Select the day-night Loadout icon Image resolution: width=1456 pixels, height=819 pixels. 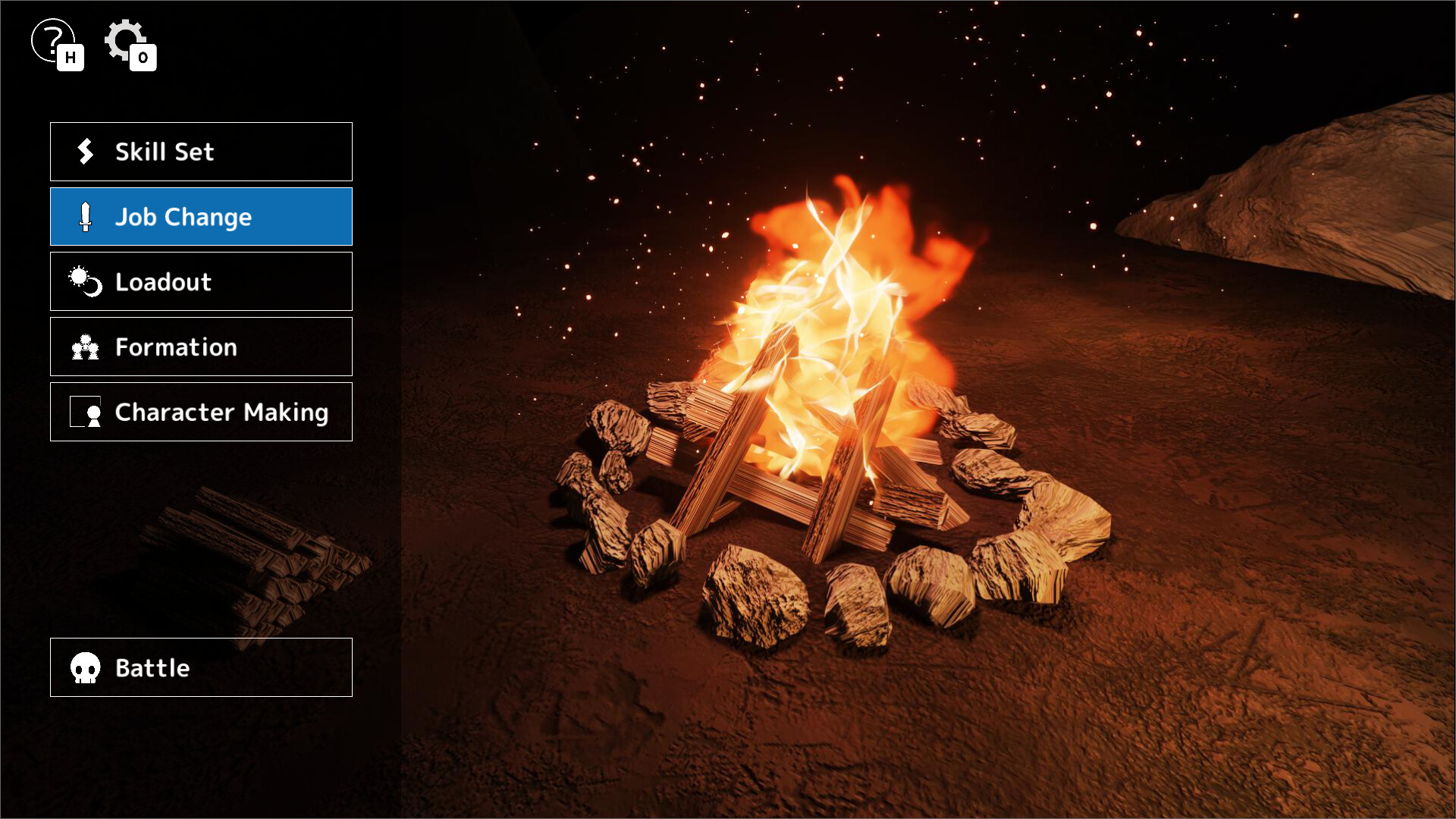coord(86,281)
